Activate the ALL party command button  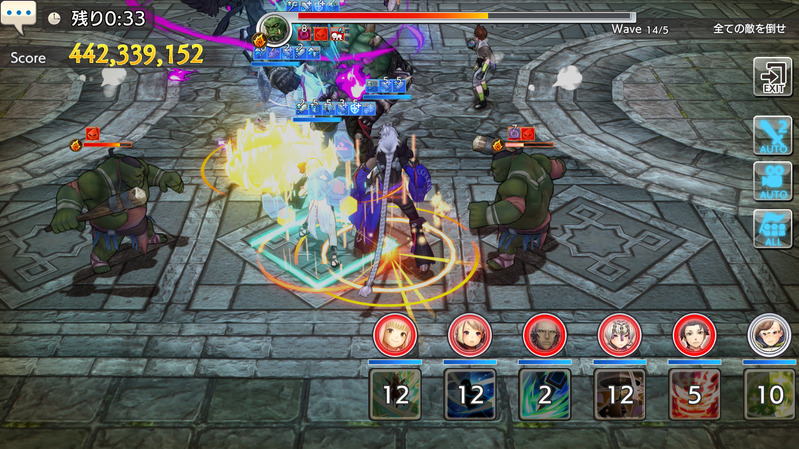(772, 228)
